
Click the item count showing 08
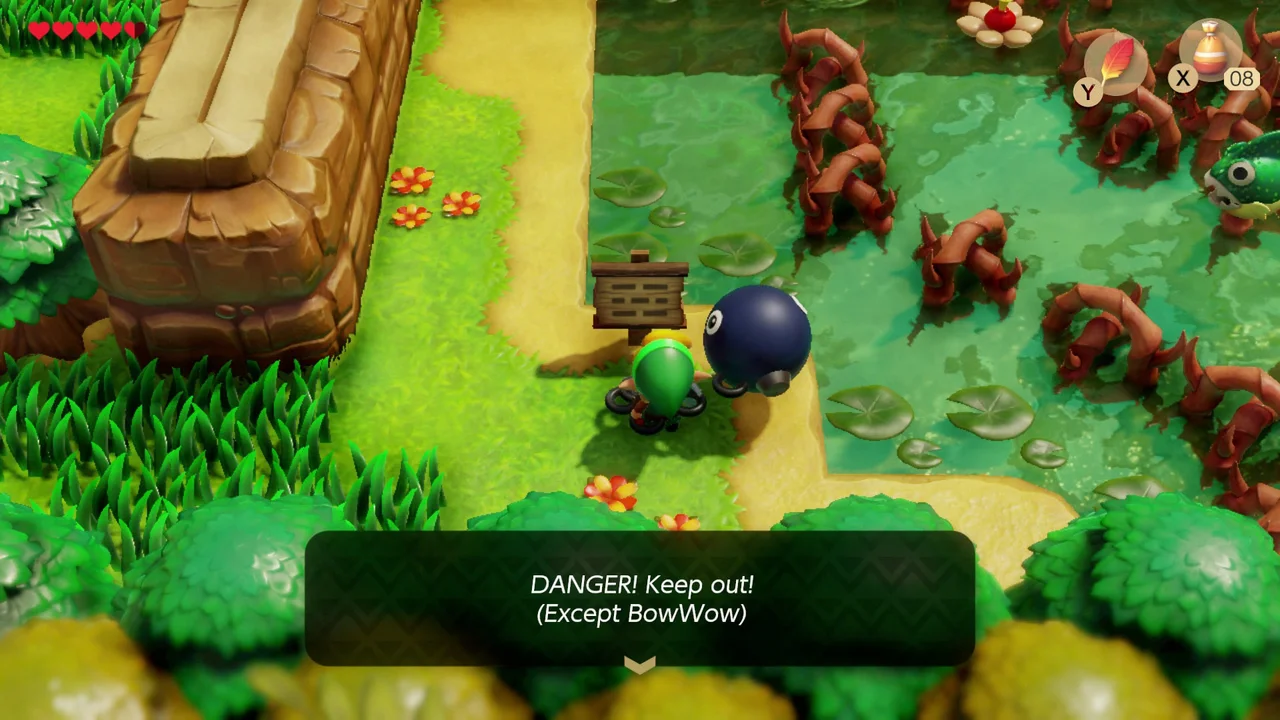click(1241, 79)
